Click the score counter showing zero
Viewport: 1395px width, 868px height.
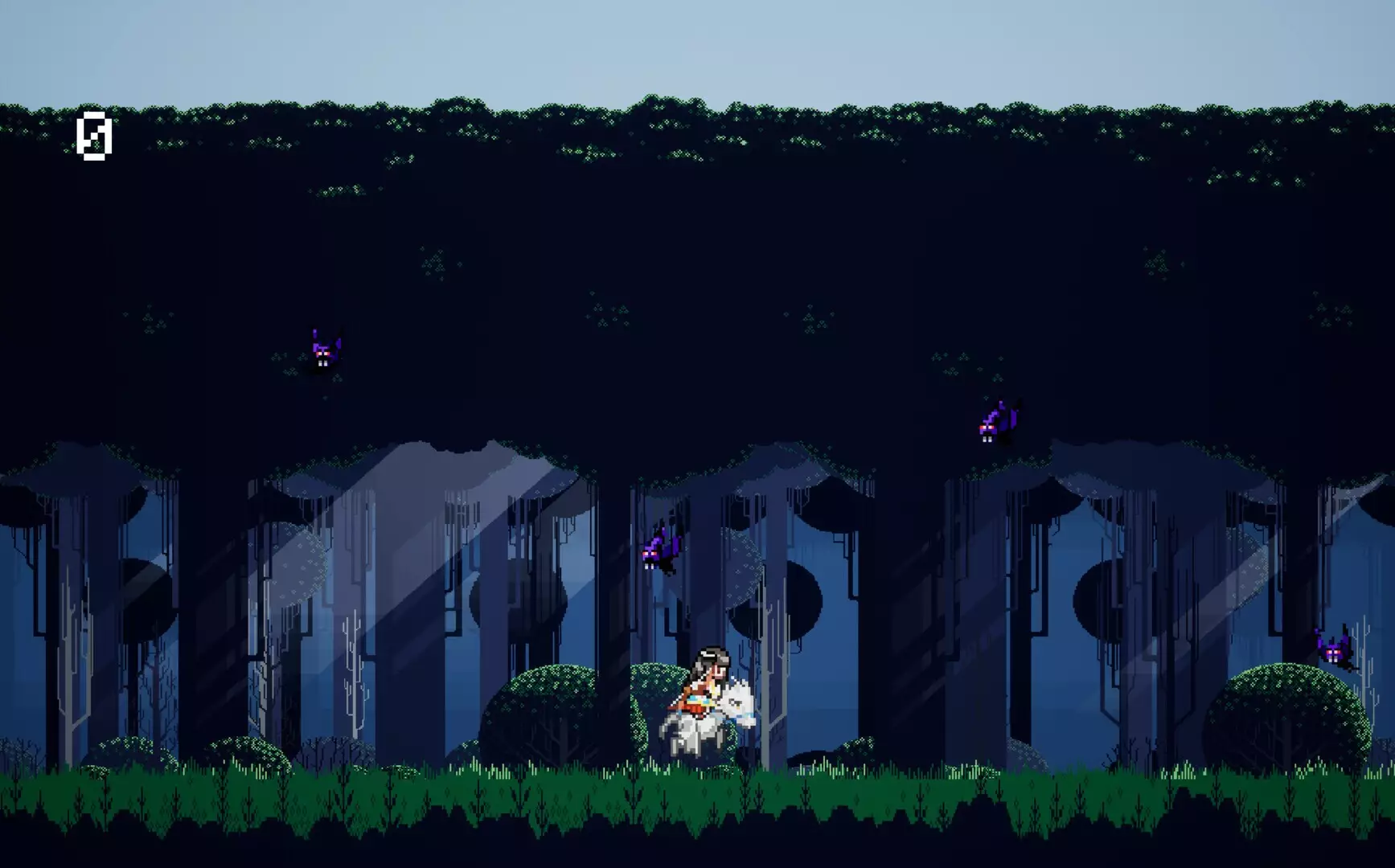pos(95,138)
